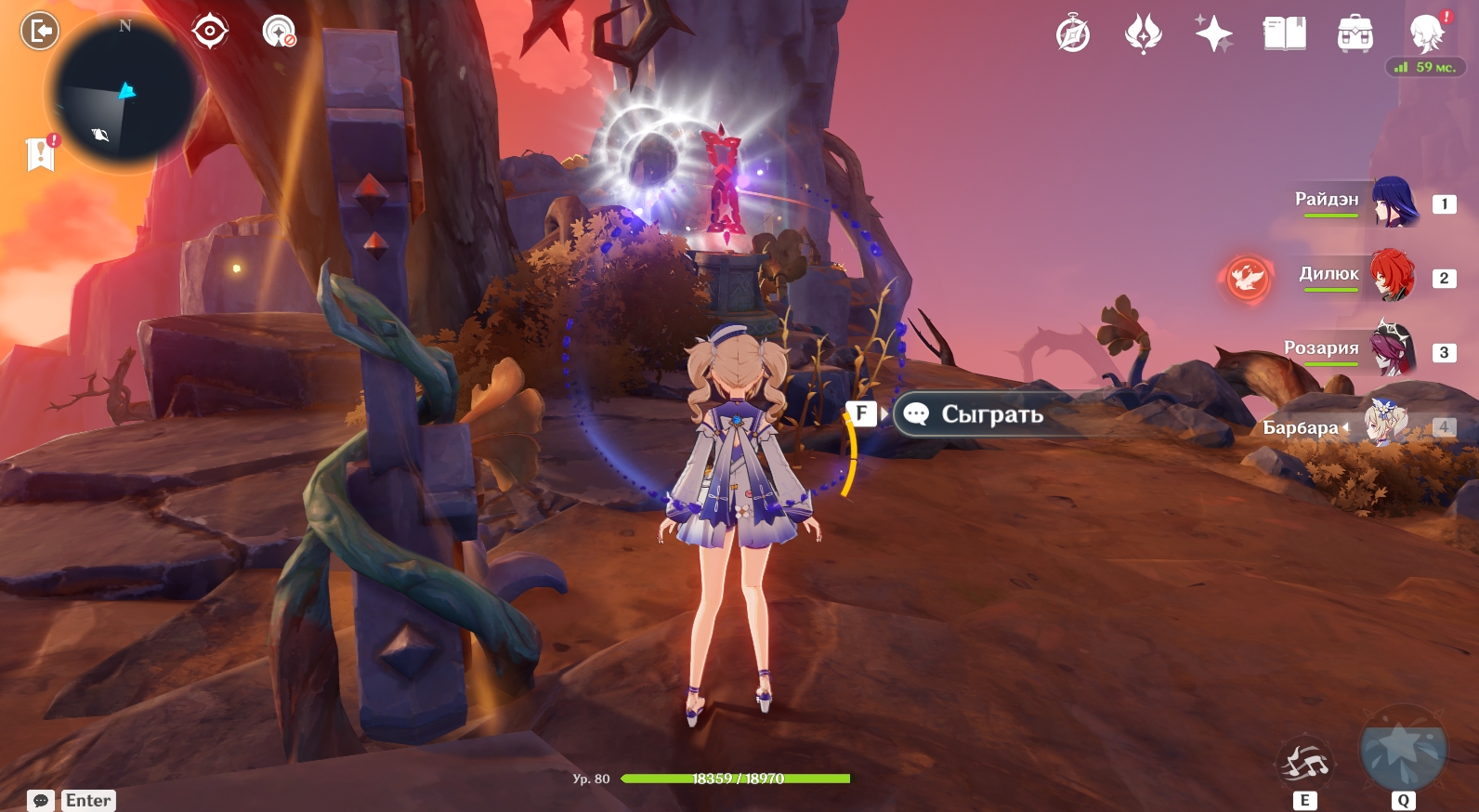Switch to party member Райдэн
The image size is (1479, 812).
pos(1394,203)
